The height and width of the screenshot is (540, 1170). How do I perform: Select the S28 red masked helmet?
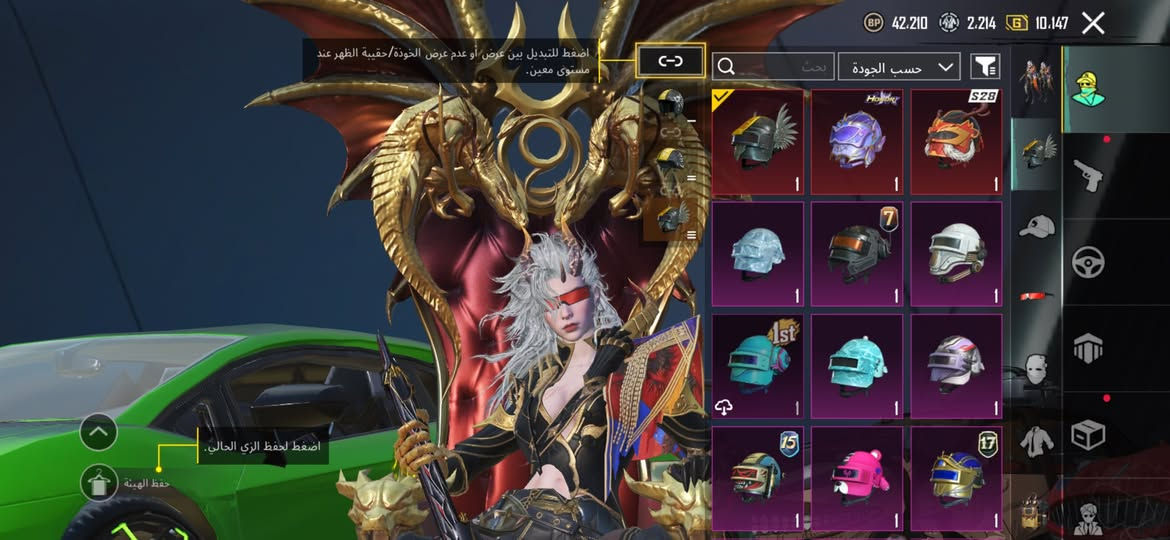[956, 142]
